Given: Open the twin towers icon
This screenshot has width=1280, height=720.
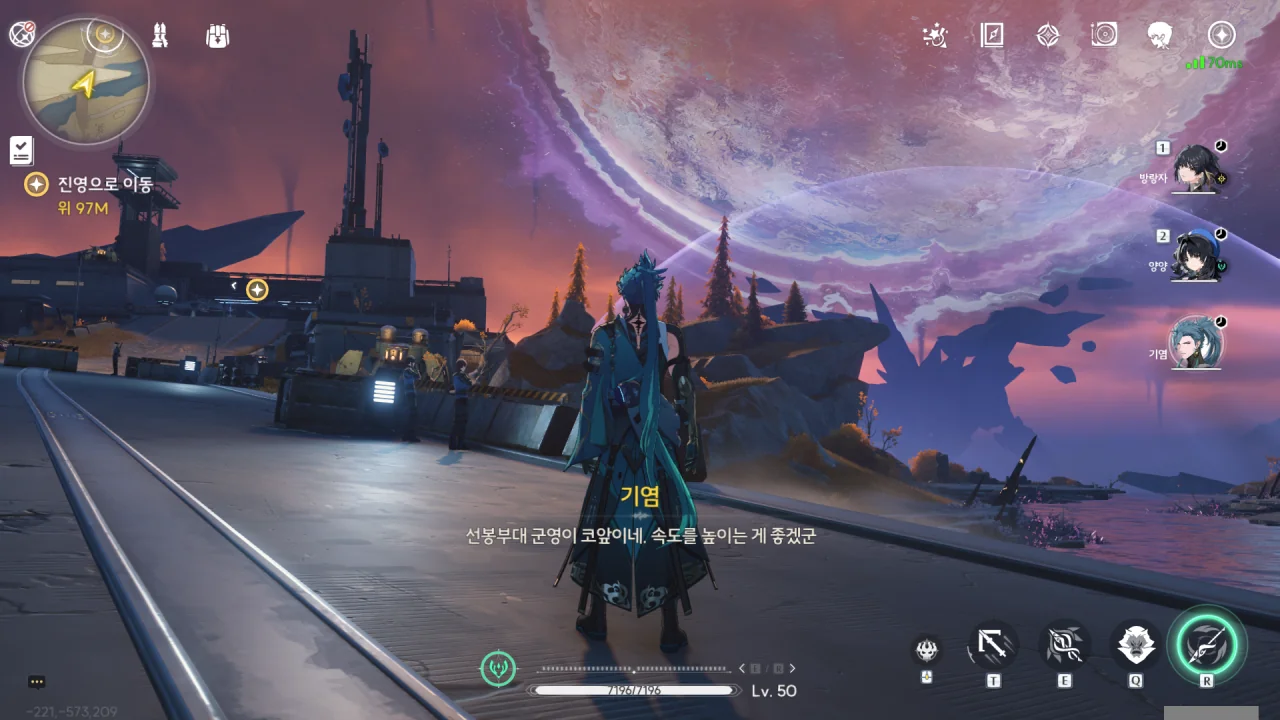Looking at the screenshot, I should (160, 36).
